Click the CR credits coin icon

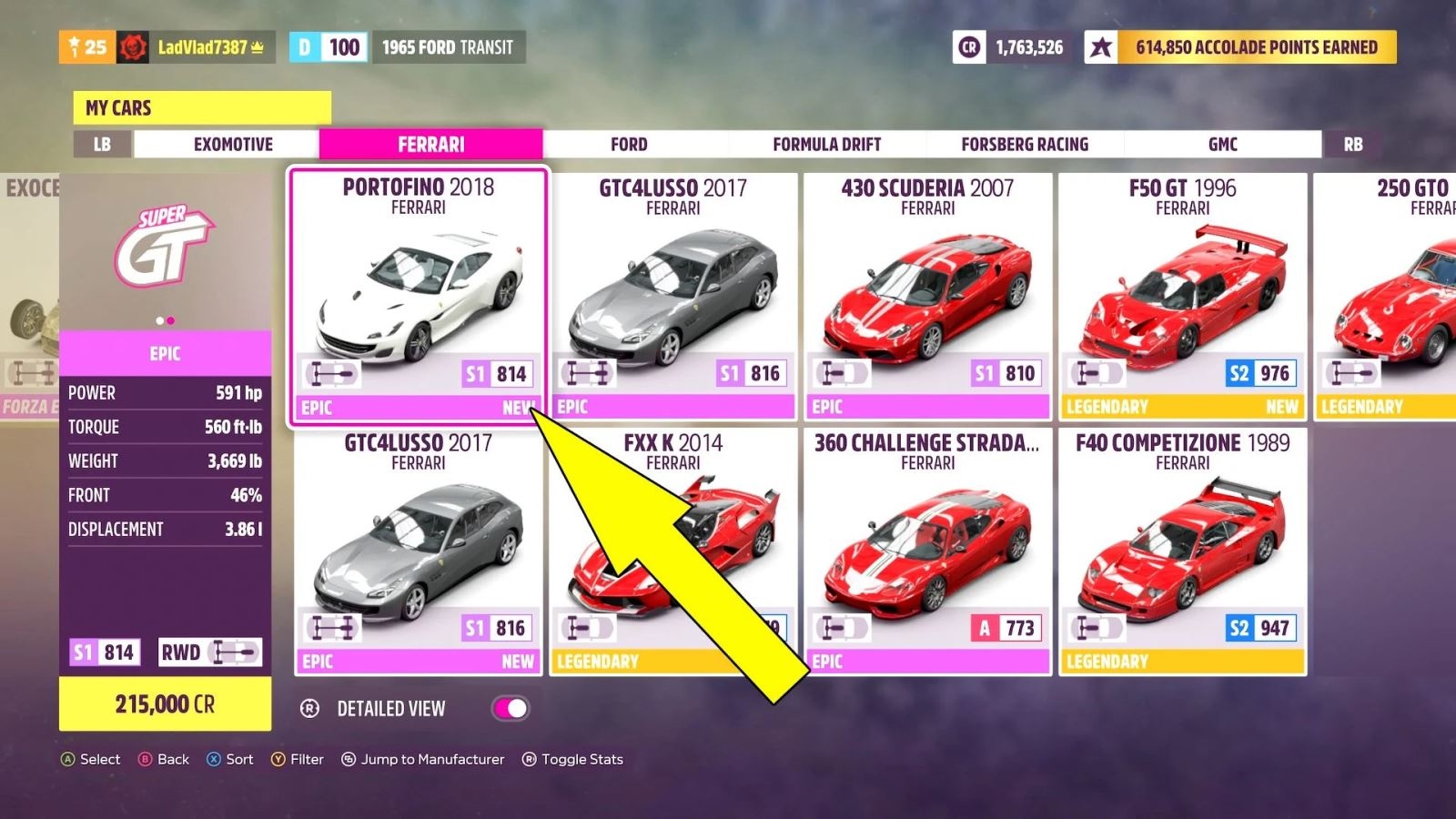click(x=970, y=47)
